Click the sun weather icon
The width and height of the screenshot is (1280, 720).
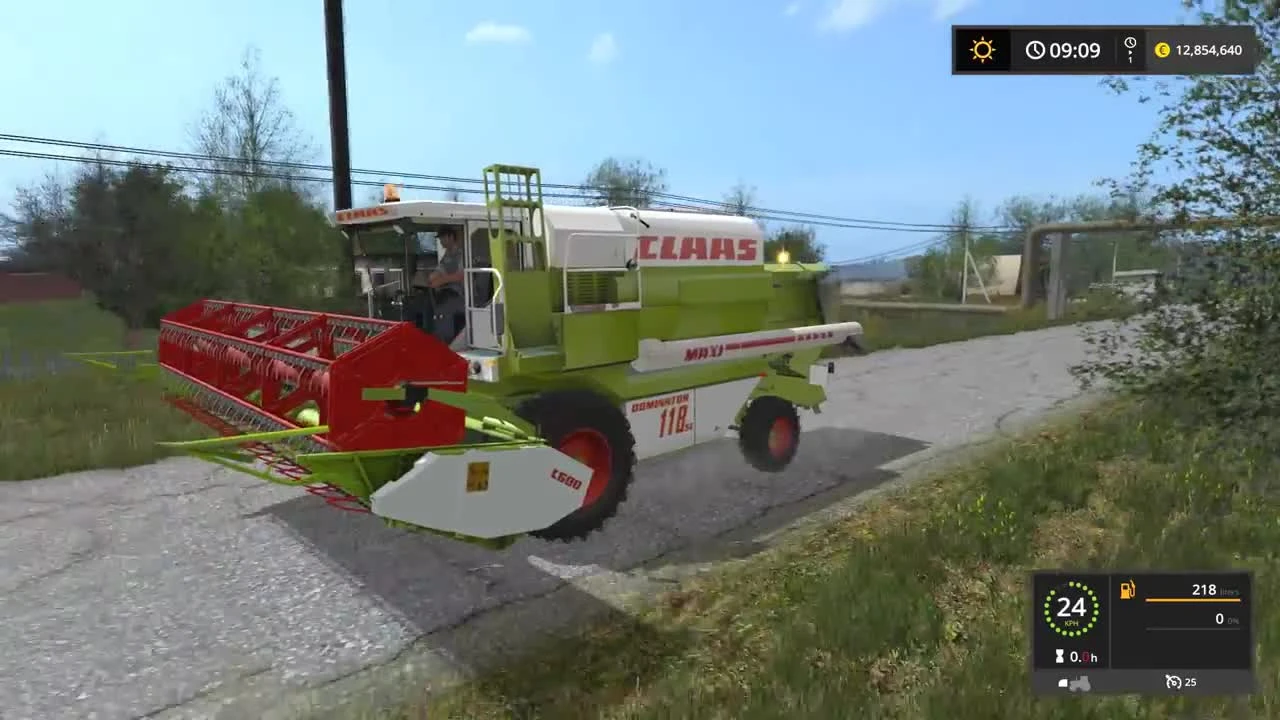[982, 50]
